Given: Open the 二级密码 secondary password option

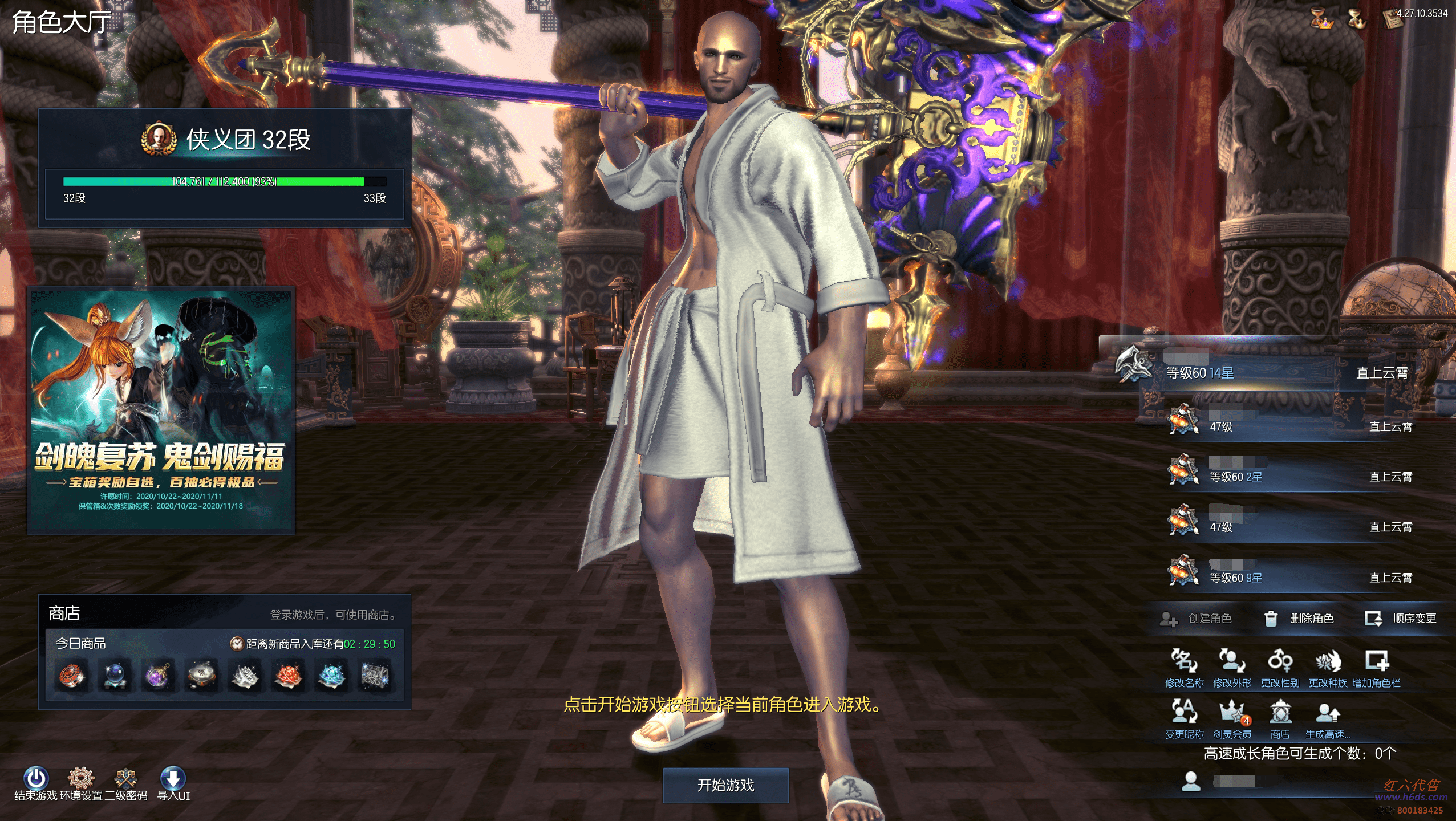Looking at the screenshot, I should [x=125, y=782].
